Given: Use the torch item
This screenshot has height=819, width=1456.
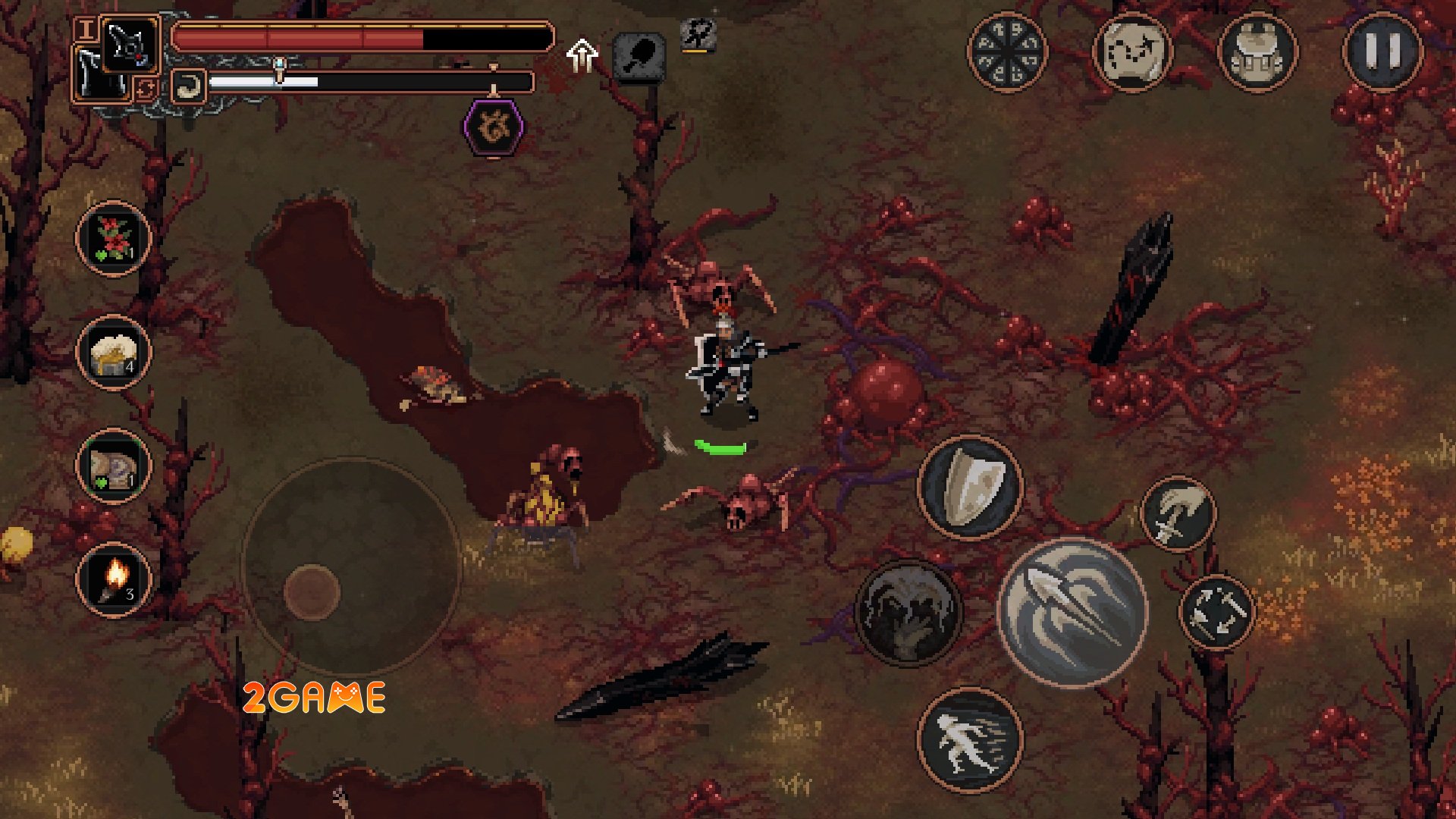Looking at the screenshot, I should click(x=113, y=579).
